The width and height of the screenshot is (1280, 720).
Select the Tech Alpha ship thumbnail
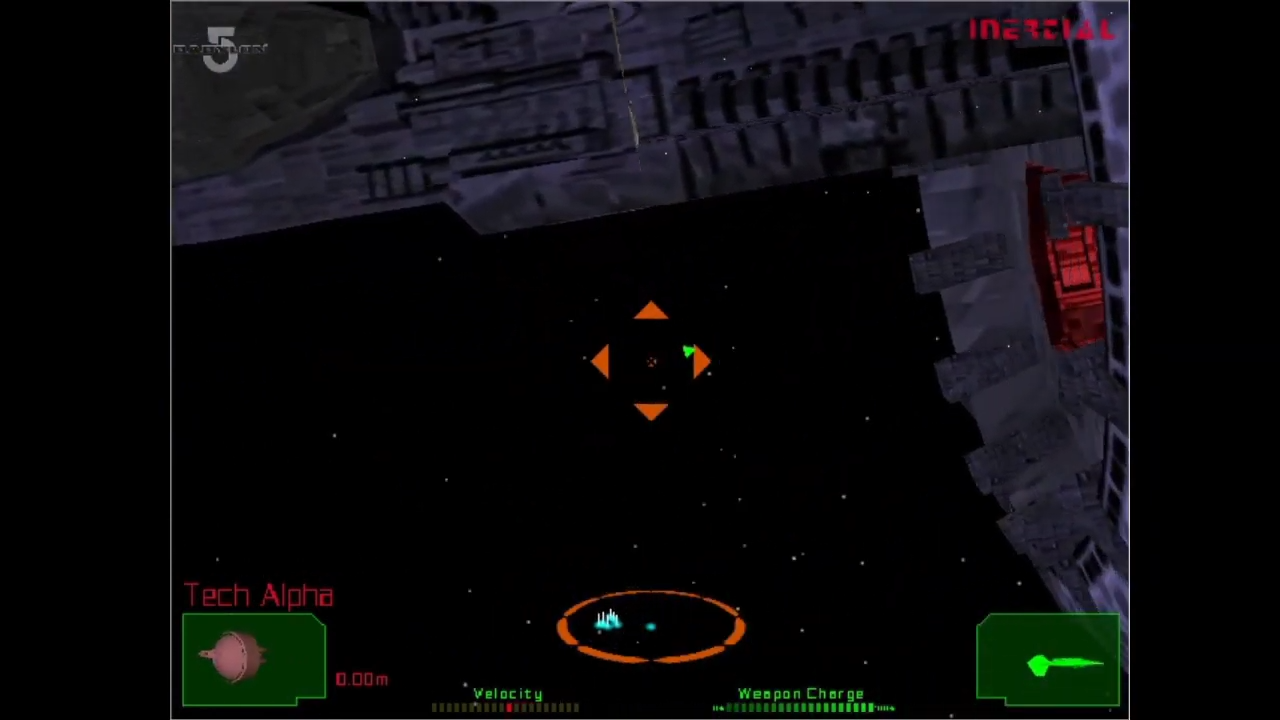point(232,655)
